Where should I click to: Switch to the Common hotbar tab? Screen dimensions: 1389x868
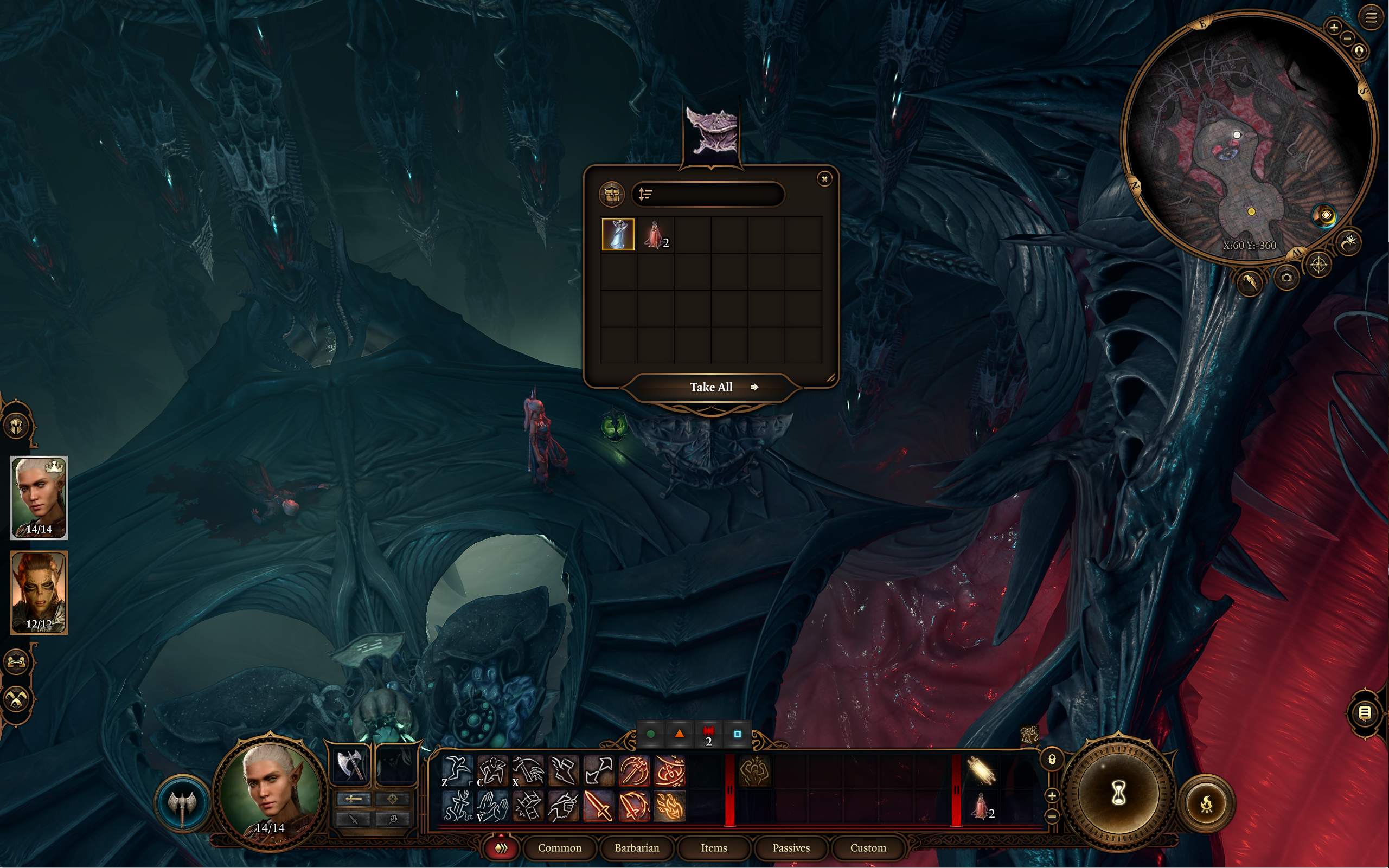(x=559, y=848)
